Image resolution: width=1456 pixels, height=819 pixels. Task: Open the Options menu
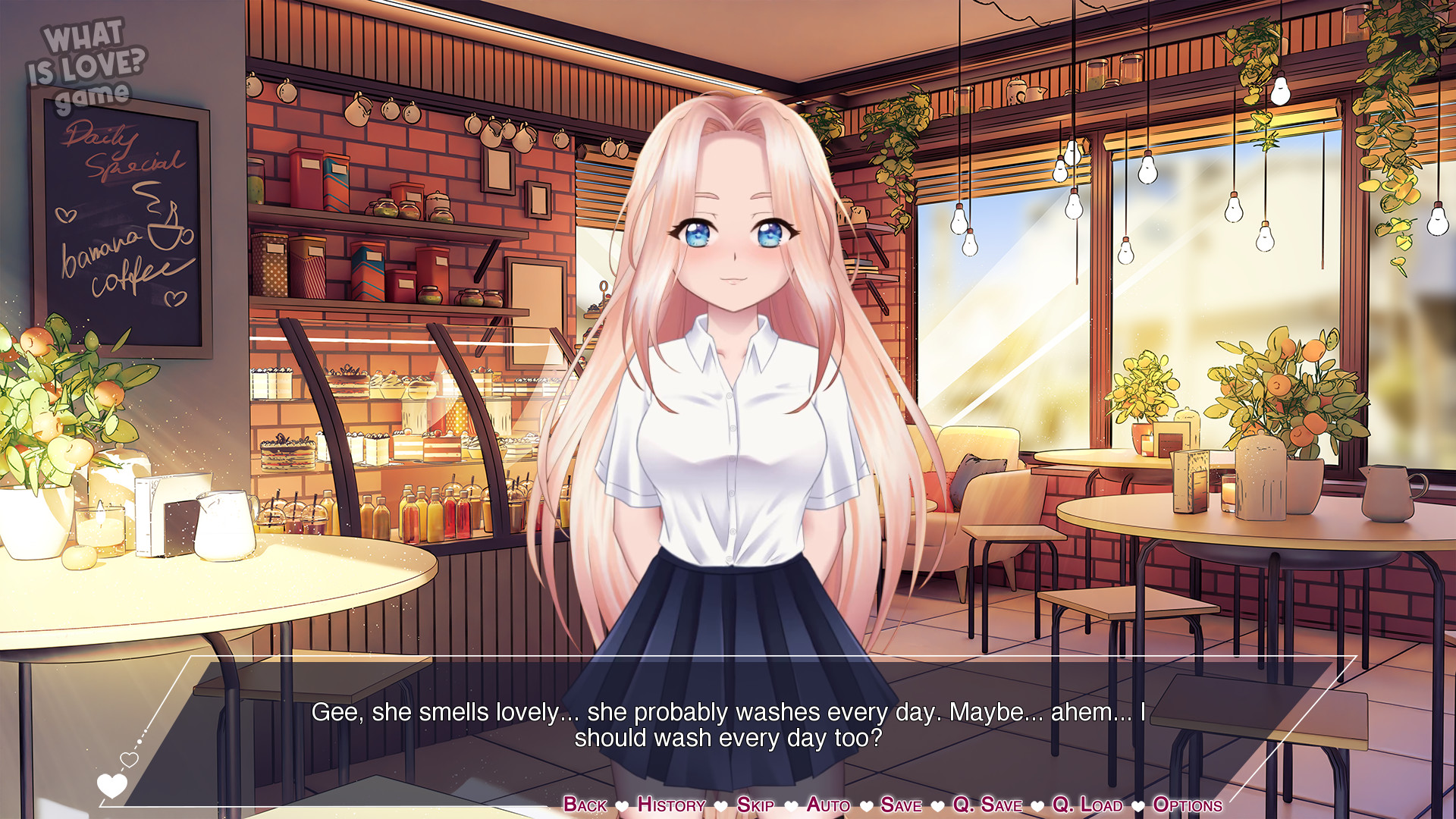(1187, 805)
